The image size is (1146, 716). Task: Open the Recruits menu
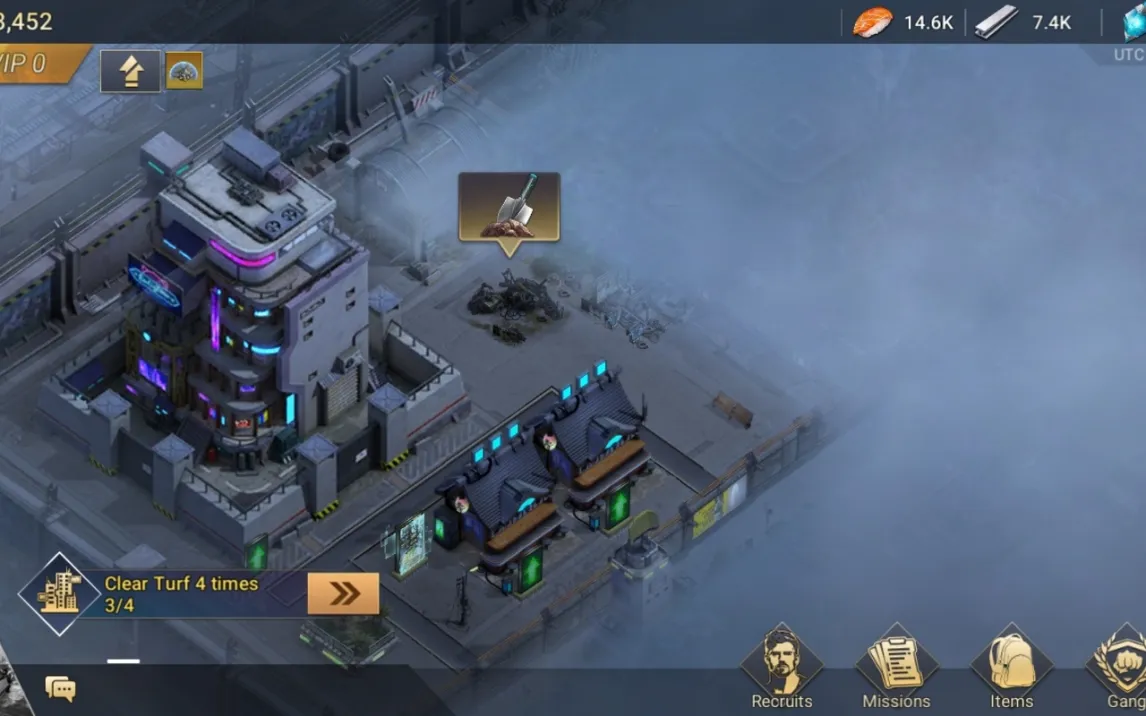tap(781, 668)
